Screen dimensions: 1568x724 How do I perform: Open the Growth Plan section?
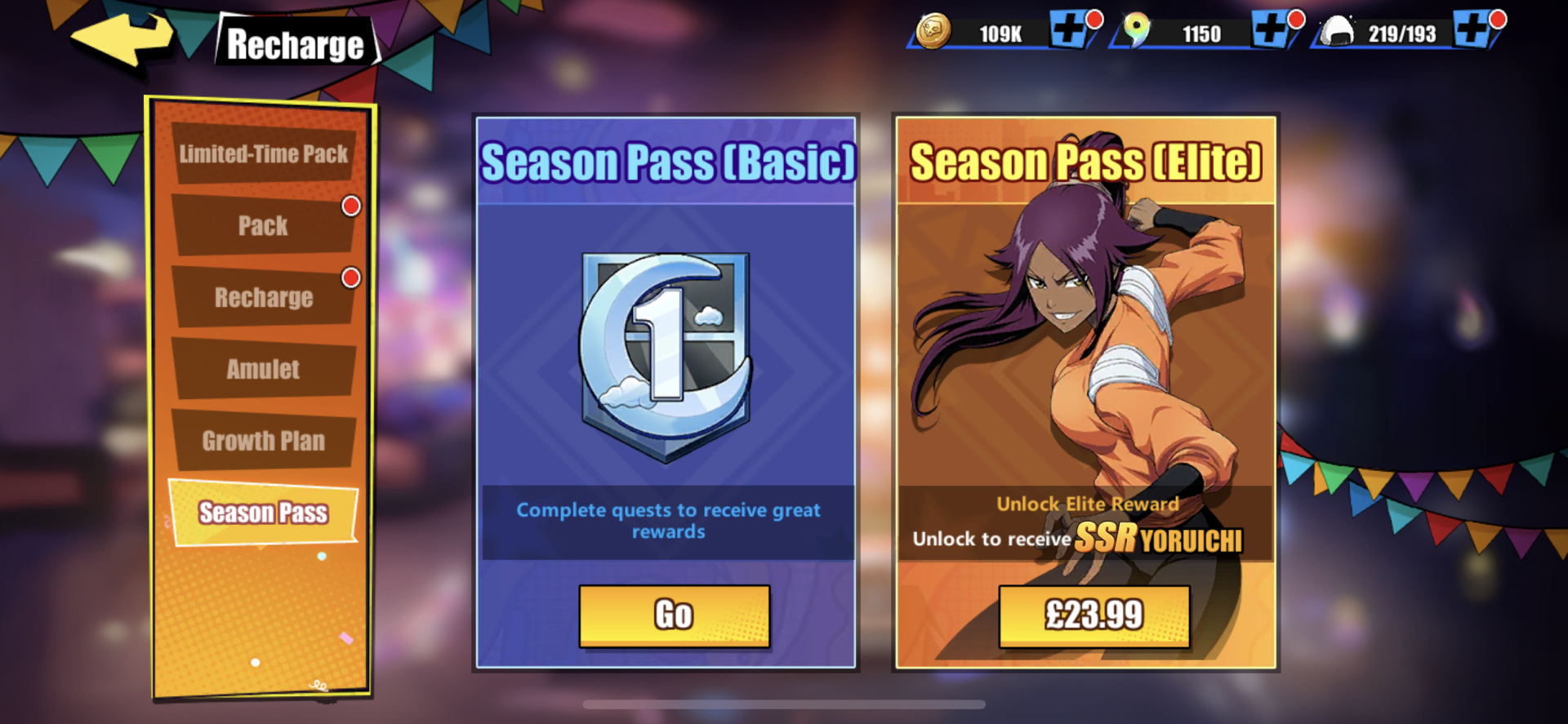[x=262, y=441]
